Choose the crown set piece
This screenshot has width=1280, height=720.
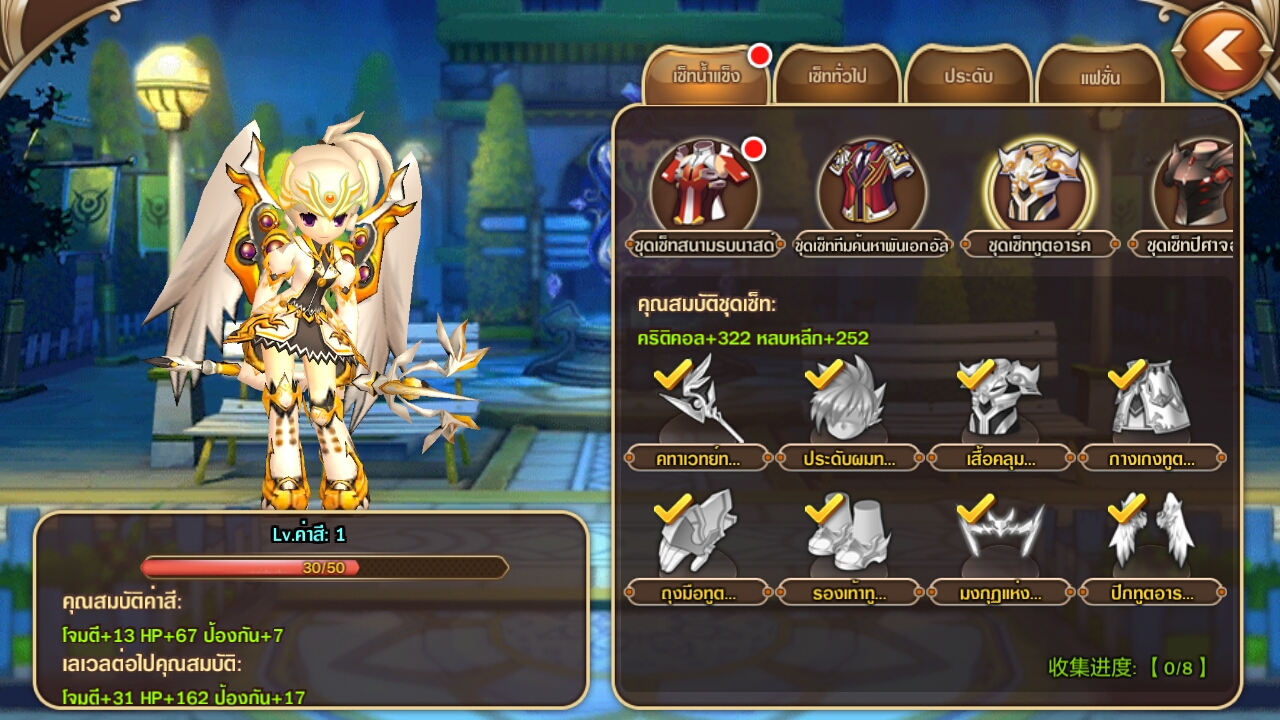click(x=1001, y=537)
